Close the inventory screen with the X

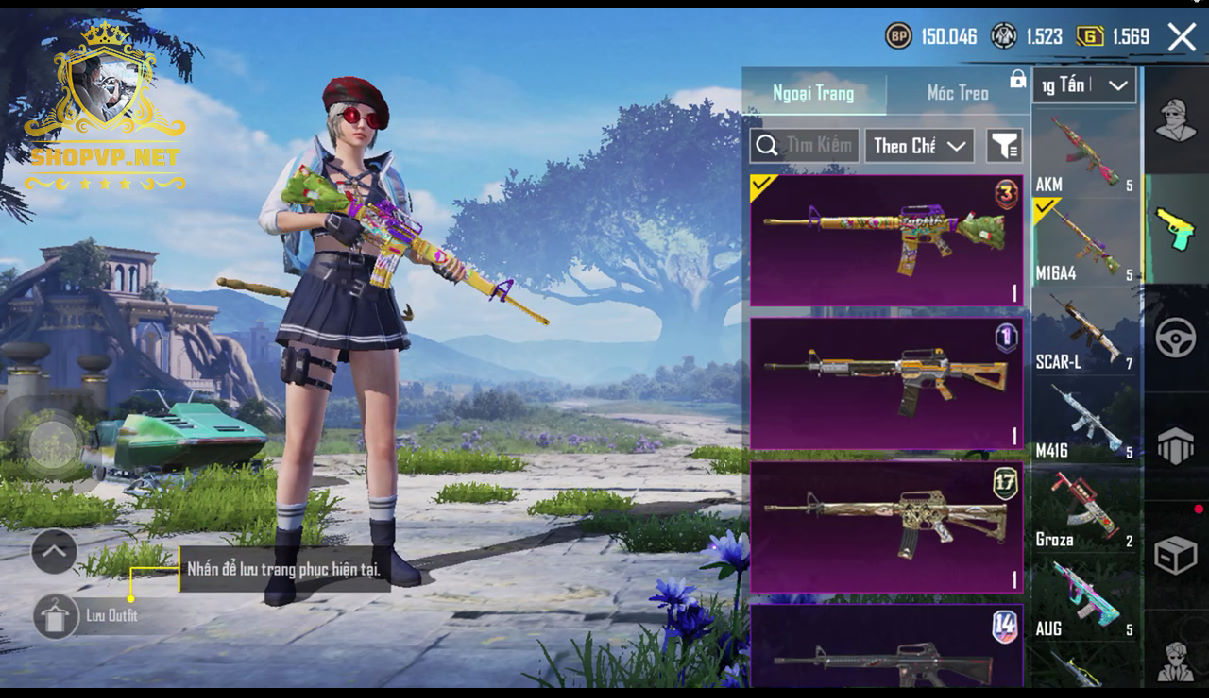1182,38
